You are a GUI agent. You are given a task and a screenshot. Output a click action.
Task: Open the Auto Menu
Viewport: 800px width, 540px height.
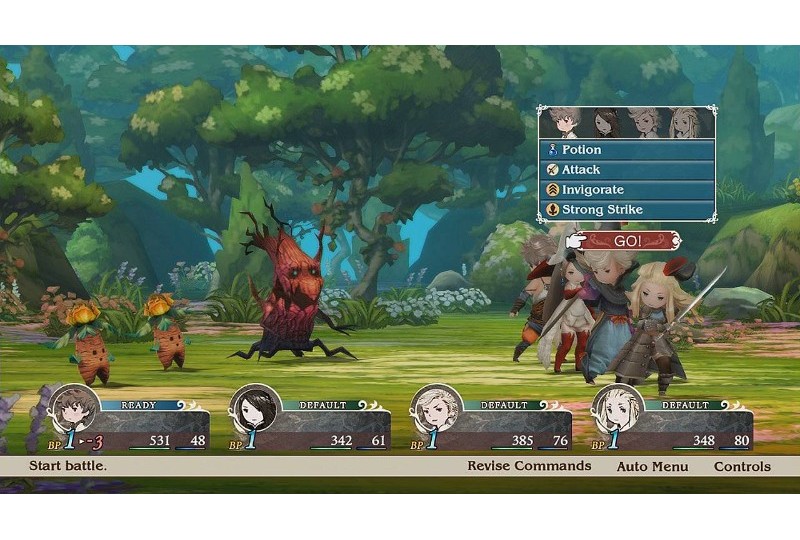click(652, 466)
